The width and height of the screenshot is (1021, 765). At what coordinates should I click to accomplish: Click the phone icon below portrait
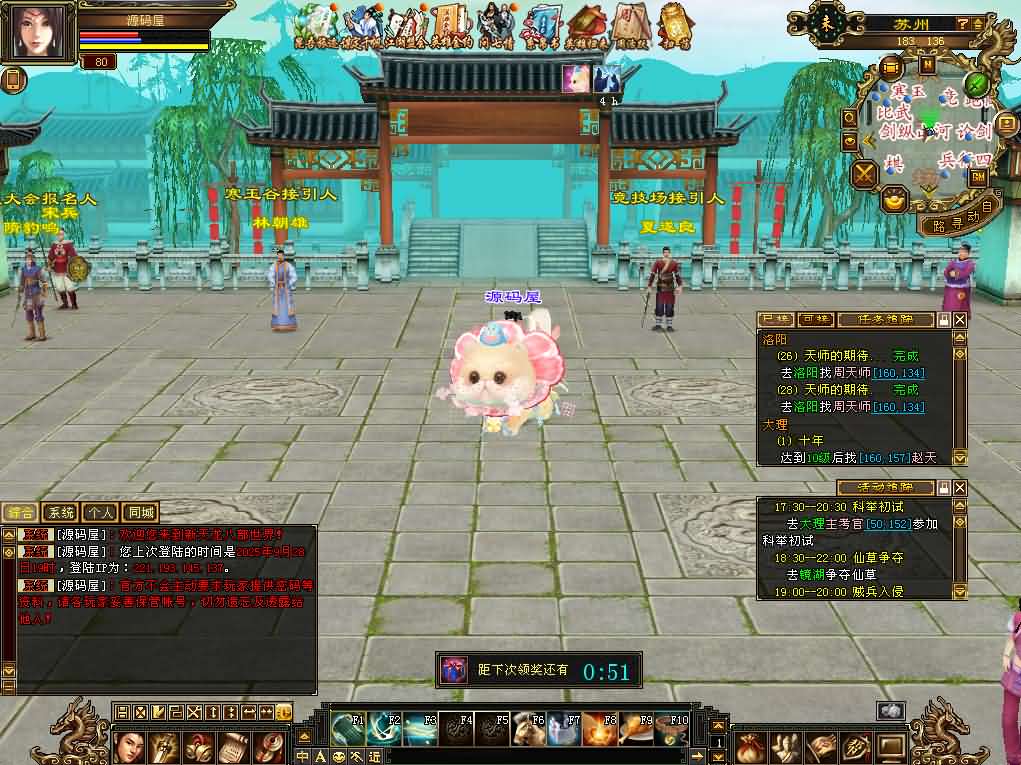pos(14,80)
